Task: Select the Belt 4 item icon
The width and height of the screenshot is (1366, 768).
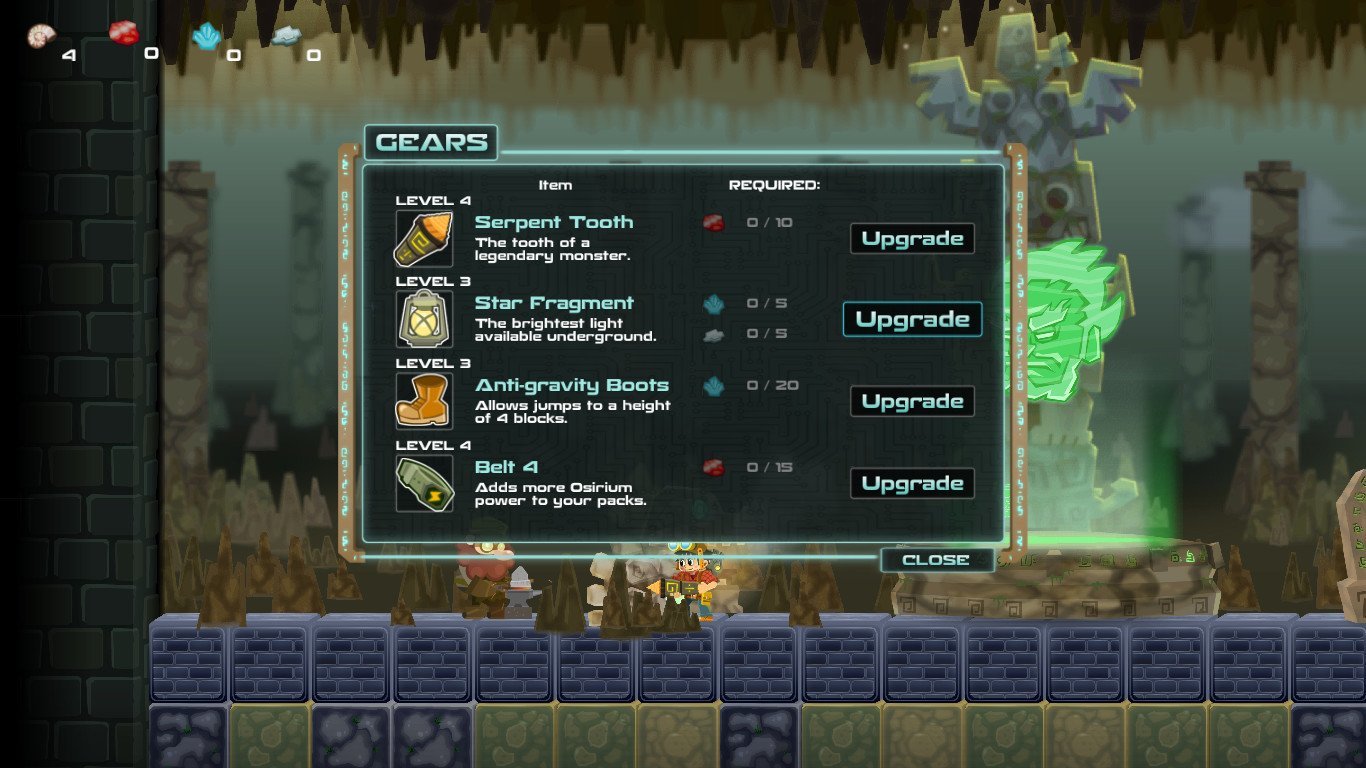Action: 424,484
